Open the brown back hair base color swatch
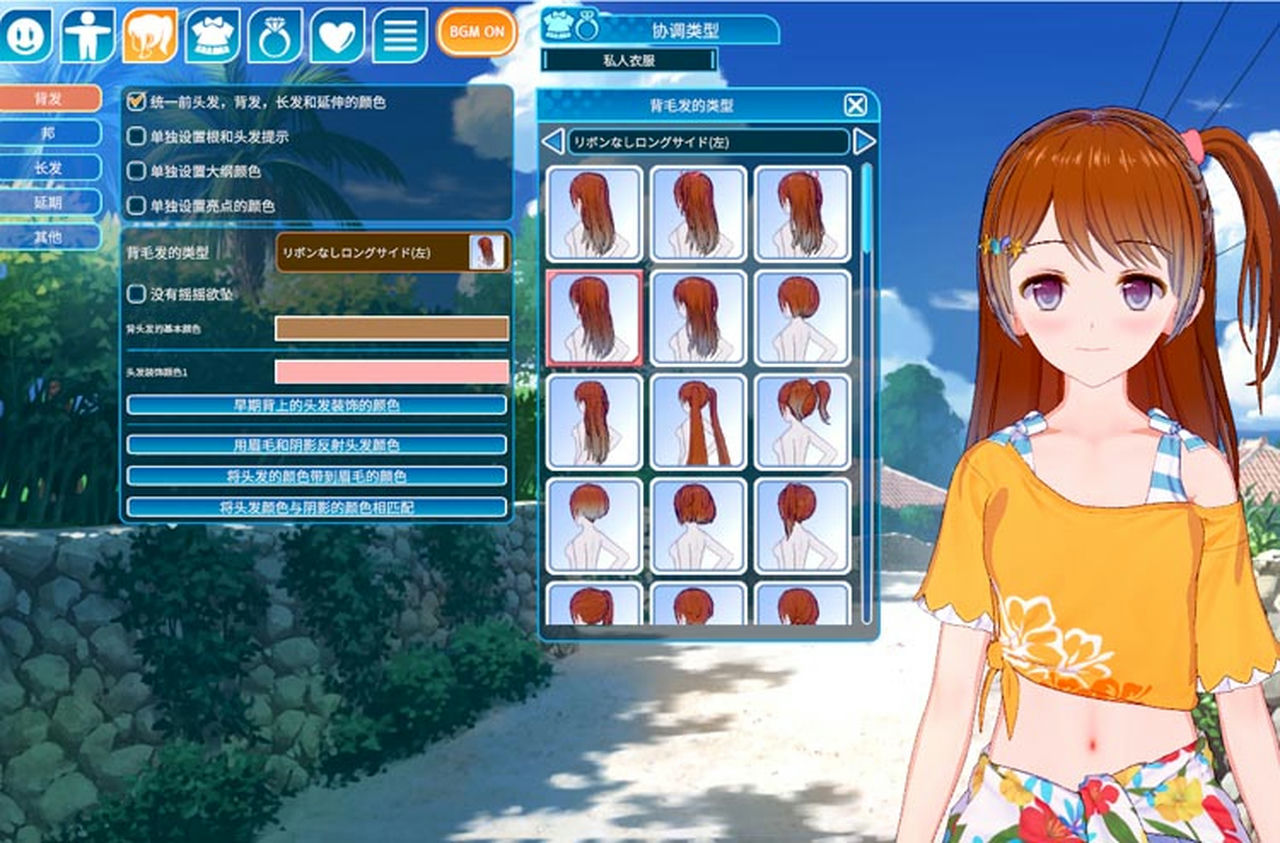This screenshot has width=1280, height=843. click(x=391, y=328)
